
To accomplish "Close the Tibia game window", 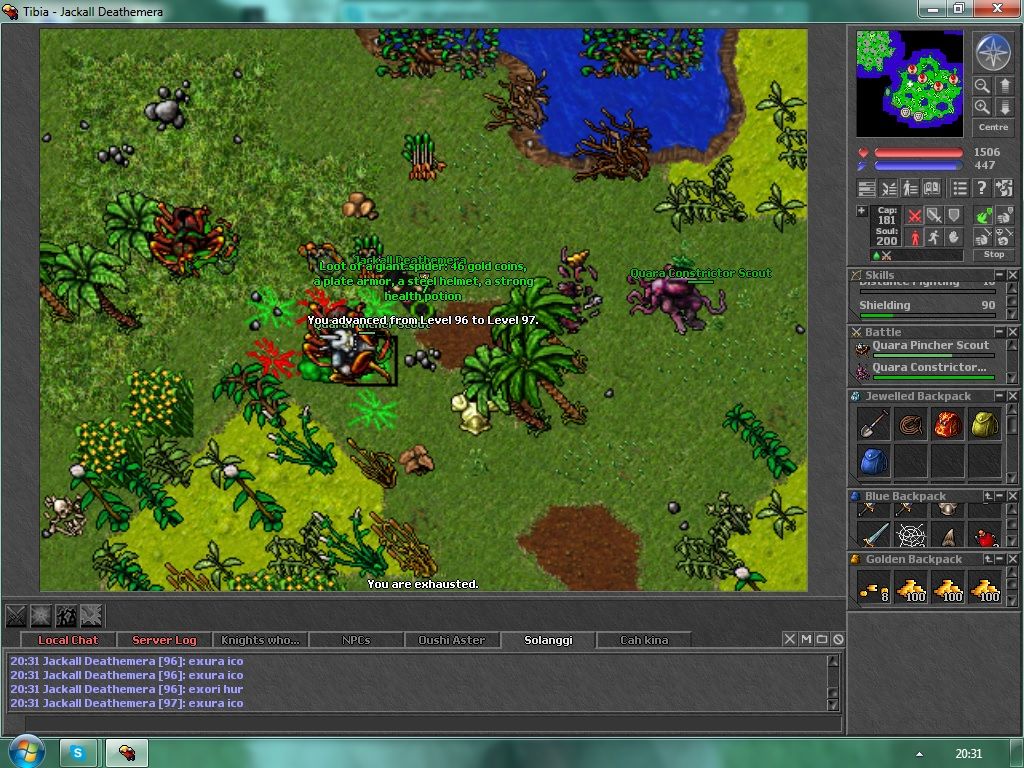I will (996, 9).
